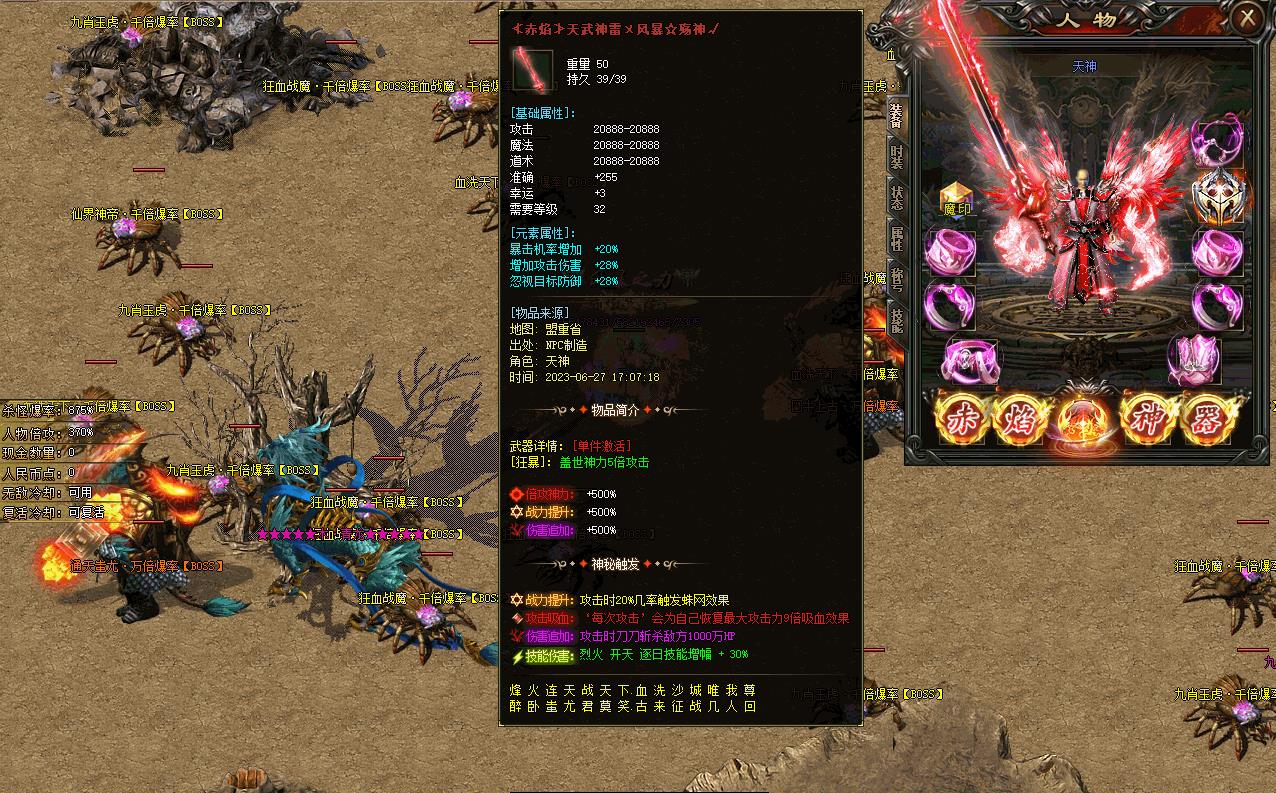Select the 属性 attributes tab

(896, 238)
